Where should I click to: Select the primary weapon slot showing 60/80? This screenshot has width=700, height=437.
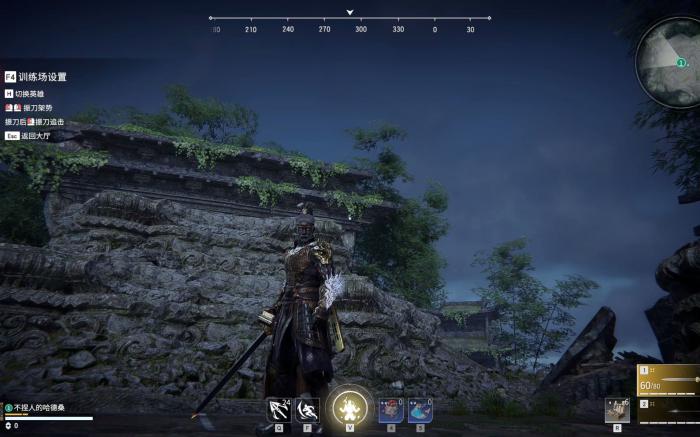pyautogui.click(x=668, y=380)
